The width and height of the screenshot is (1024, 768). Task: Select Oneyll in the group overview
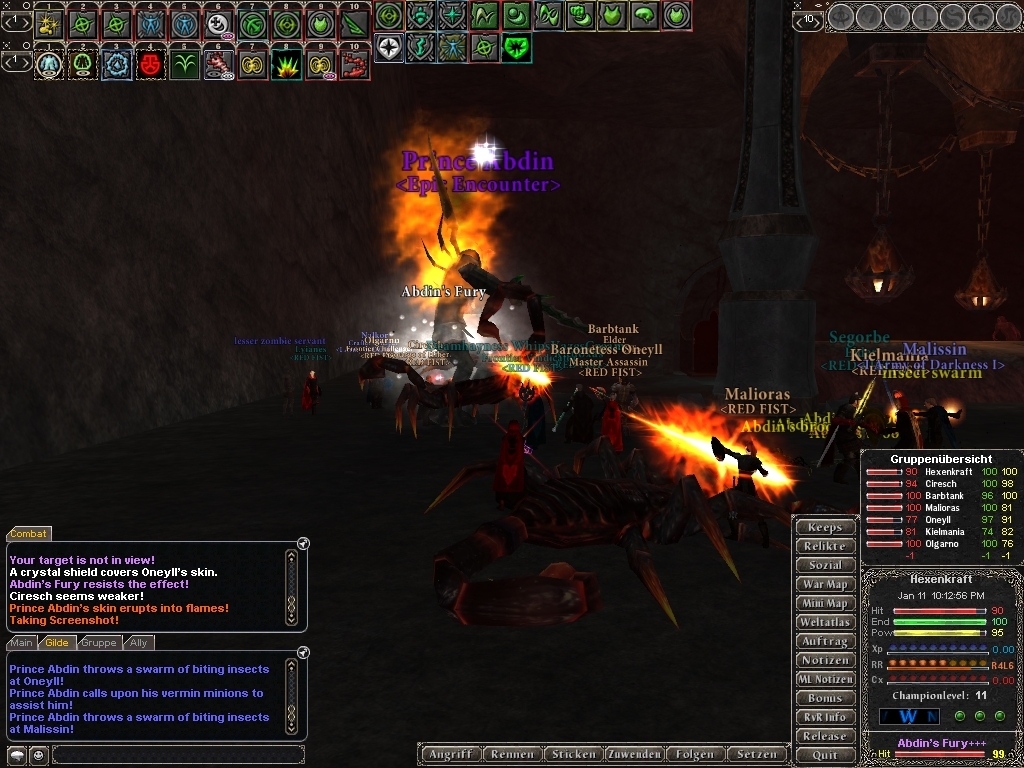coord(939,520)
